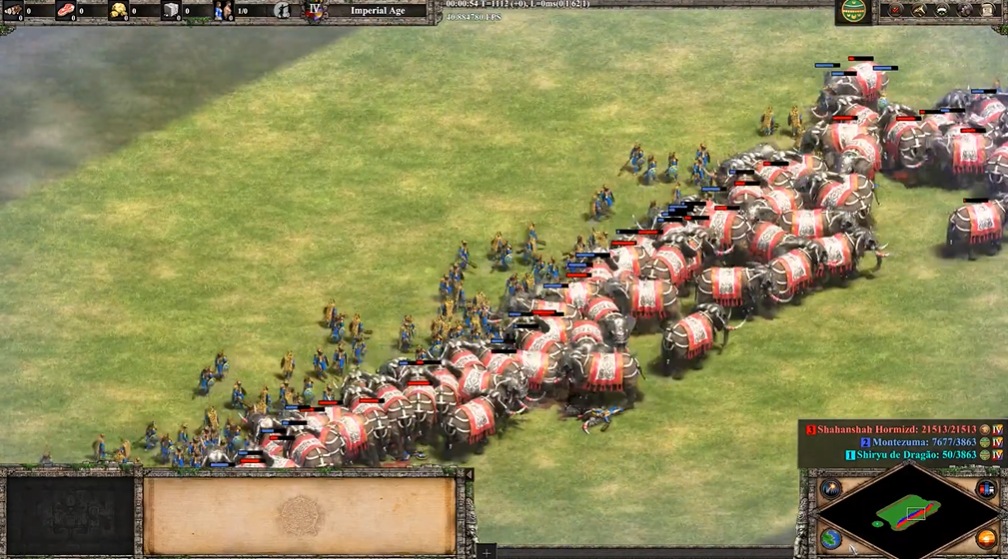Click the sunset-colored minimap button
The width and height of the screenshot is (1008, 559).
pos(986,538)
